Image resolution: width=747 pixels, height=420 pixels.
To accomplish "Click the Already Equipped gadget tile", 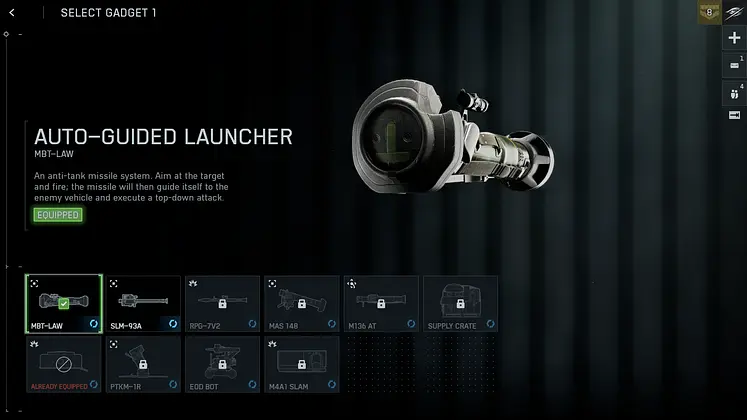I will [63, 363].
